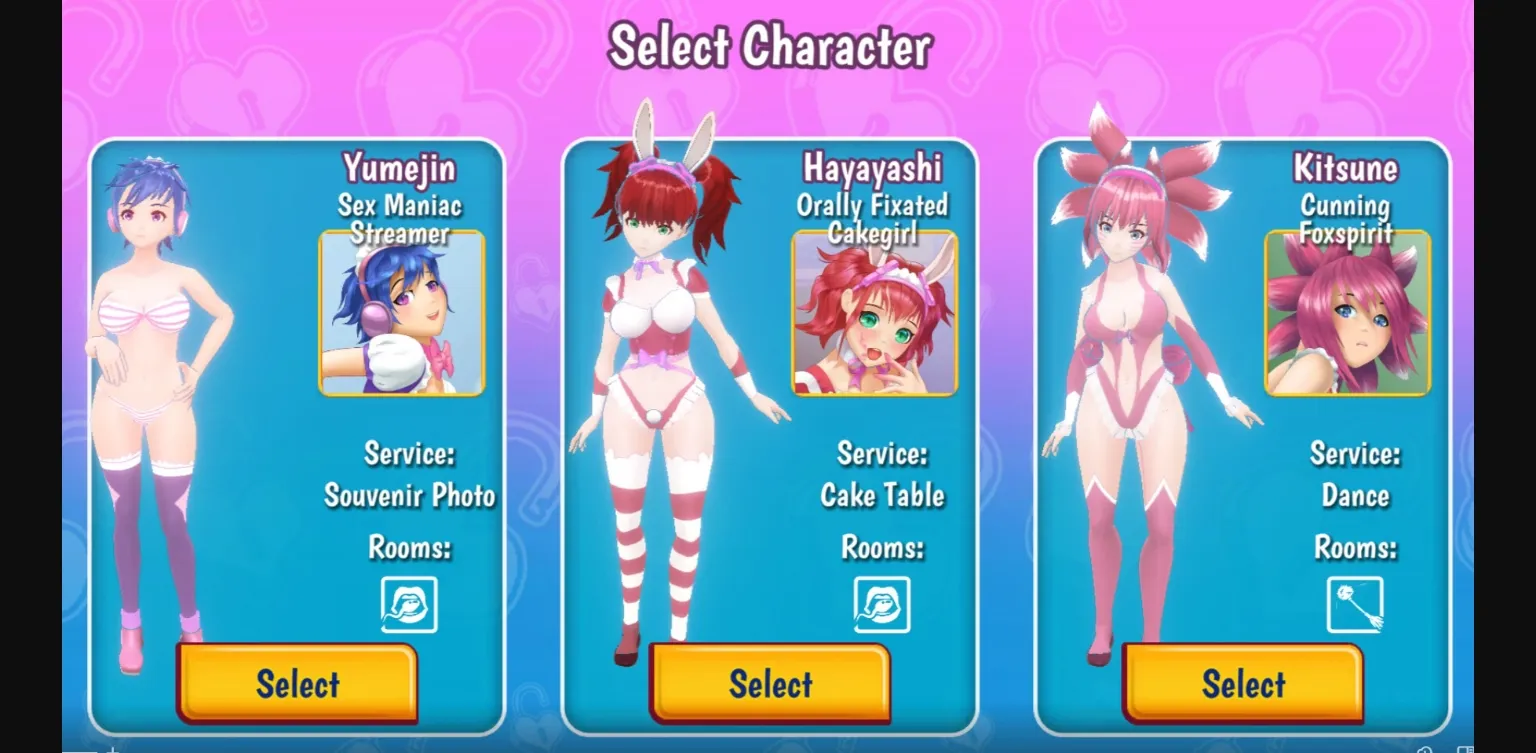1536x753 pixels.
Task: Click Kitsune's magic wand room icon
Action: click(1354, 605)
